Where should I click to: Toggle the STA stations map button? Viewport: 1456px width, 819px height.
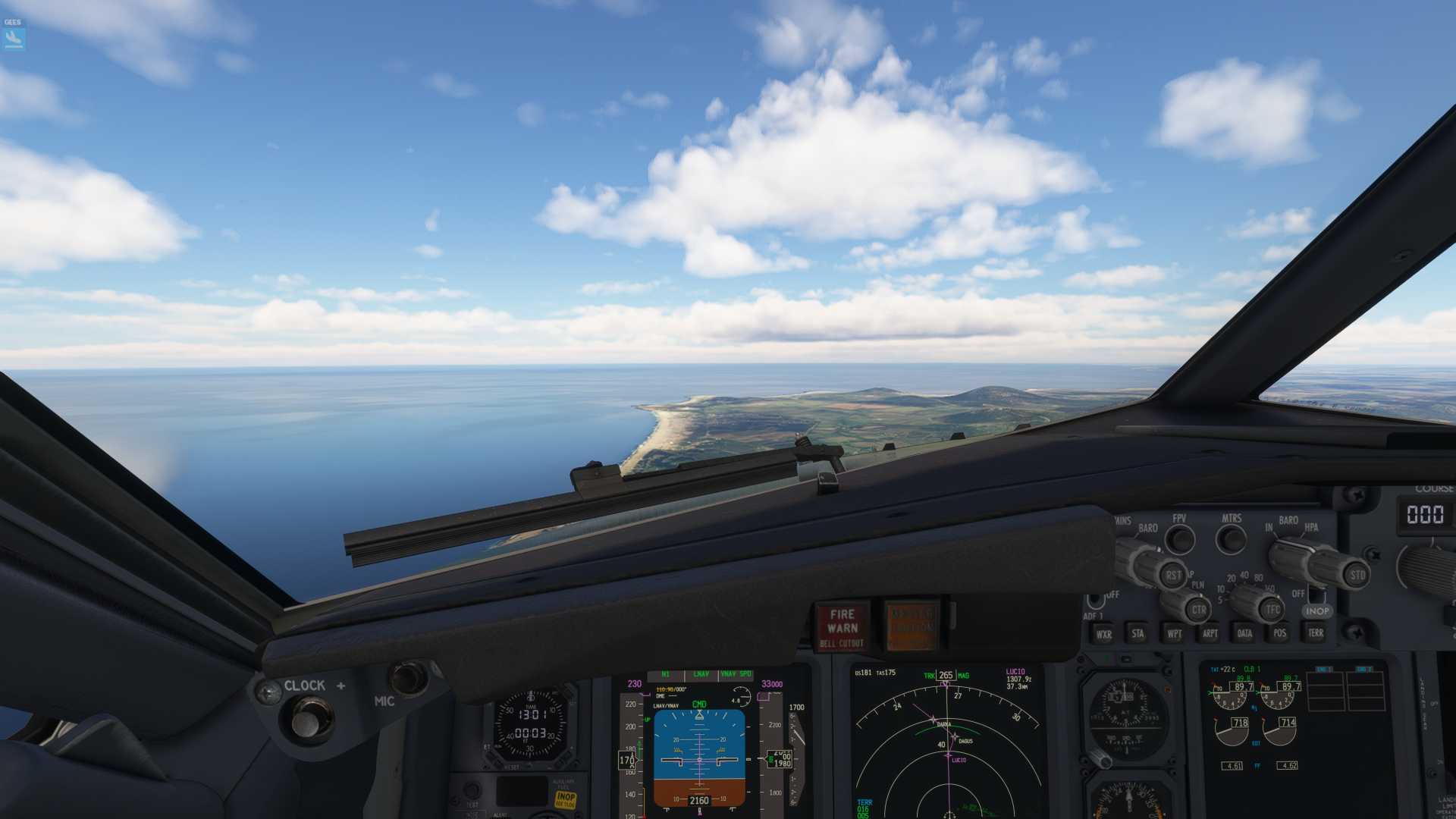coord(1137,634)
